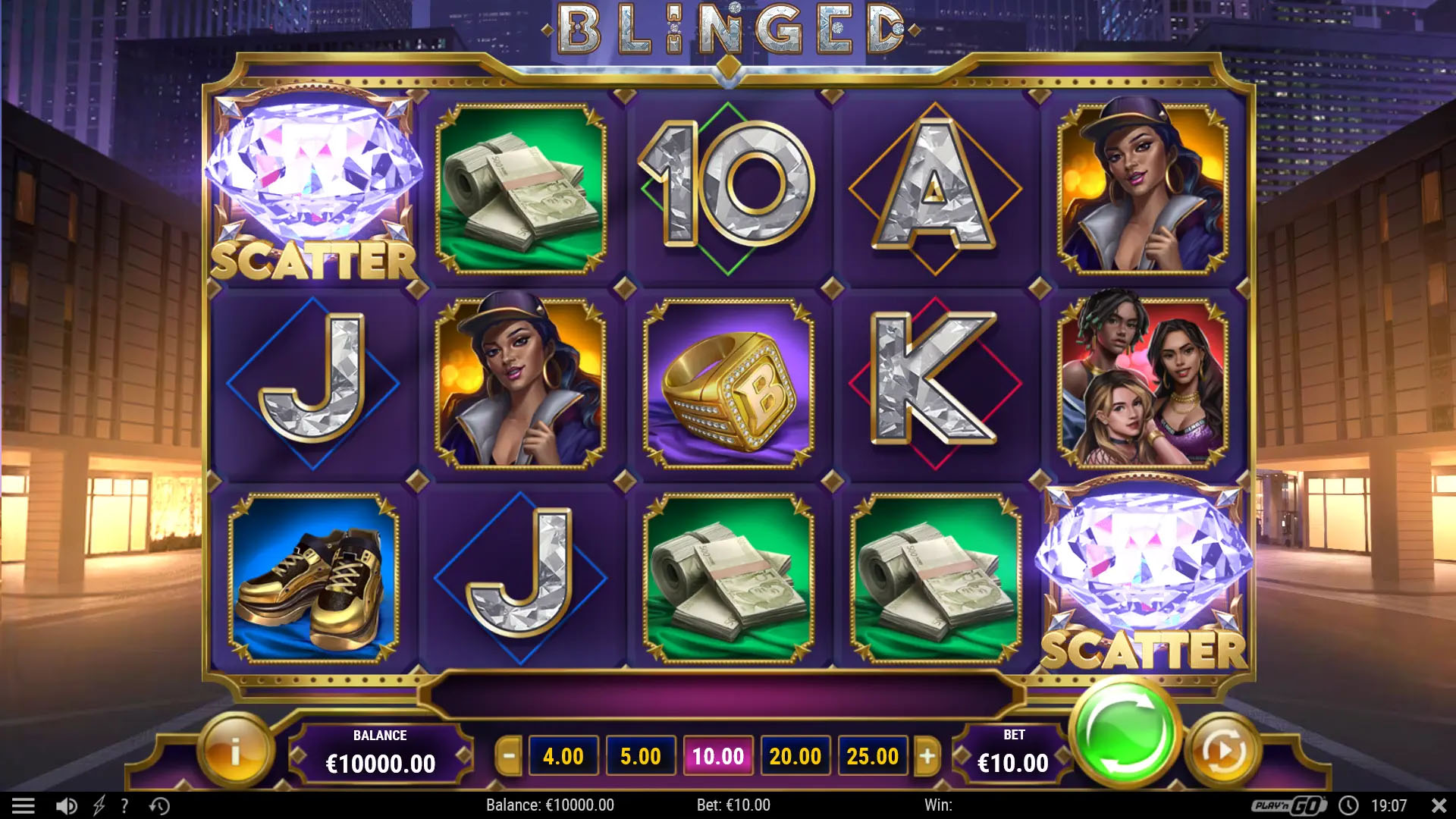This screenshot has width=1456, height=819.
Task: Decrease the bet with the minus button
Action: click(509, 756)
